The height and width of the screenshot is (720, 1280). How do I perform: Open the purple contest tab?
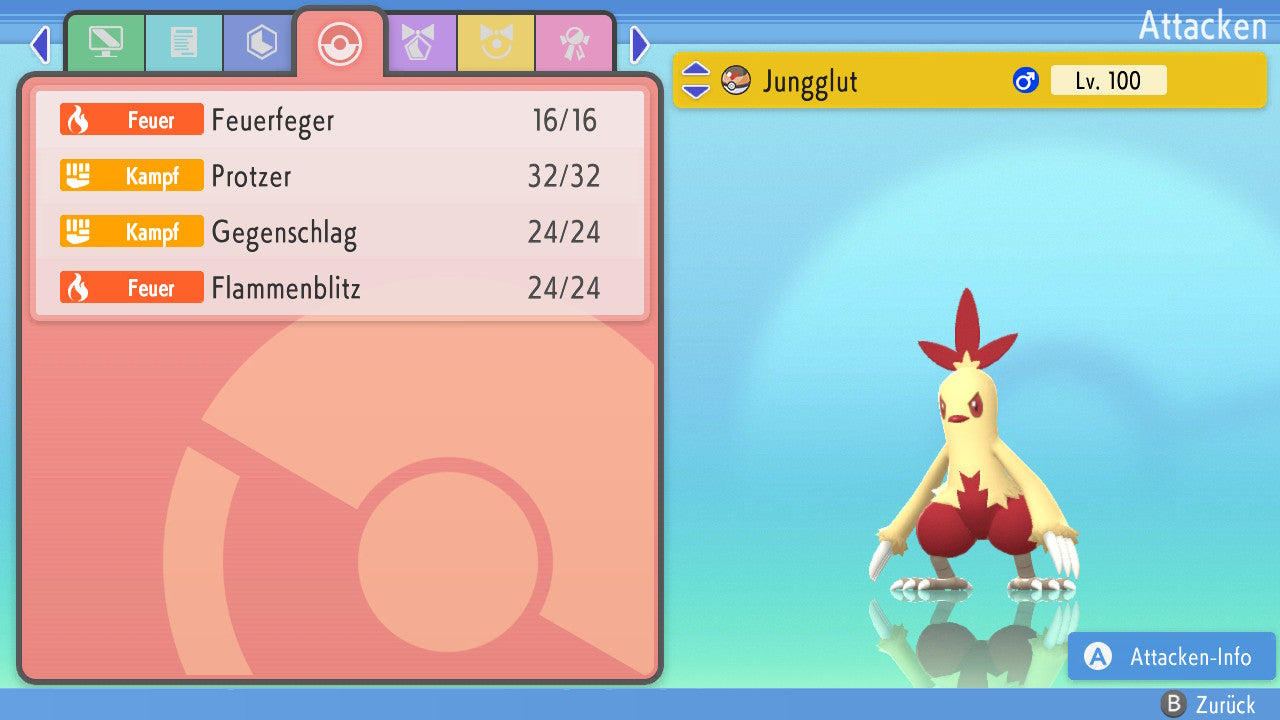click(x=418, y=43)
